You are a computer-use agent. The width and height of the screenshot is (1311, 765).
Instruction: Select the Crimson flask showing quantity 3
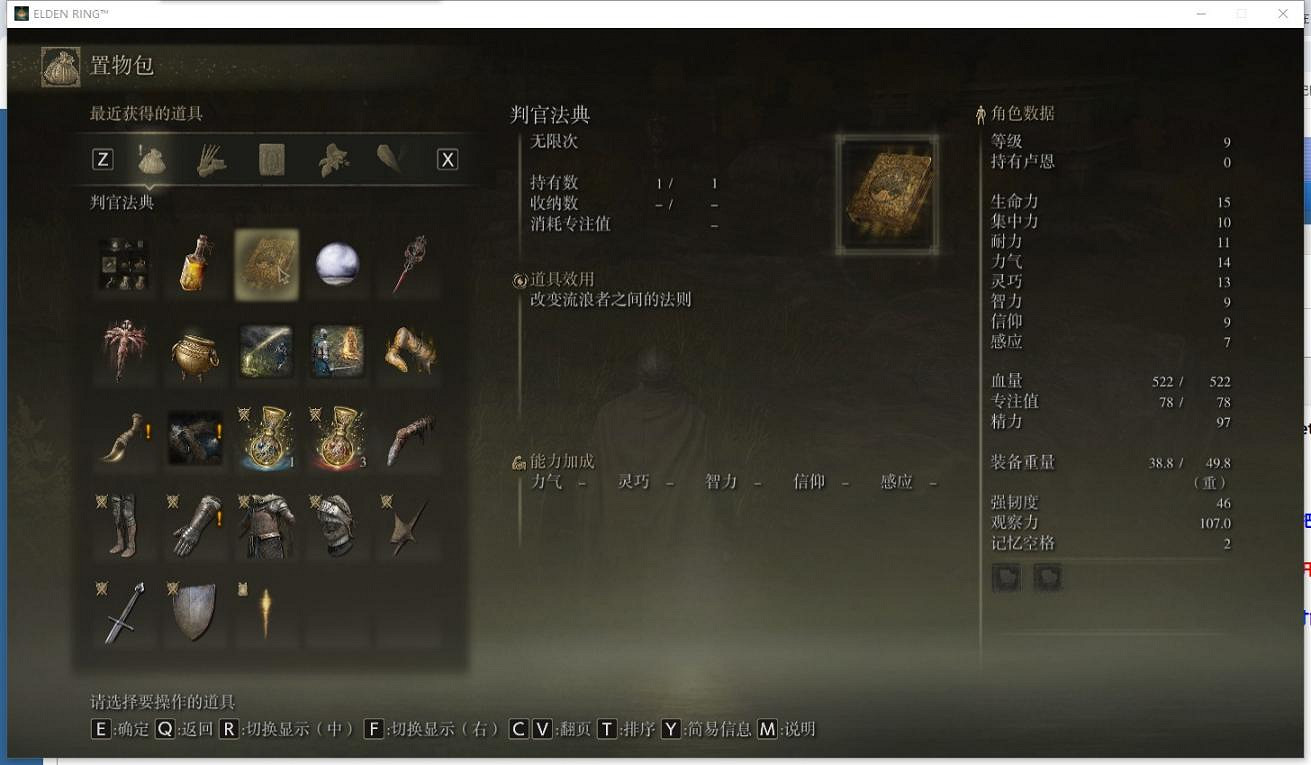click(338, 437)
